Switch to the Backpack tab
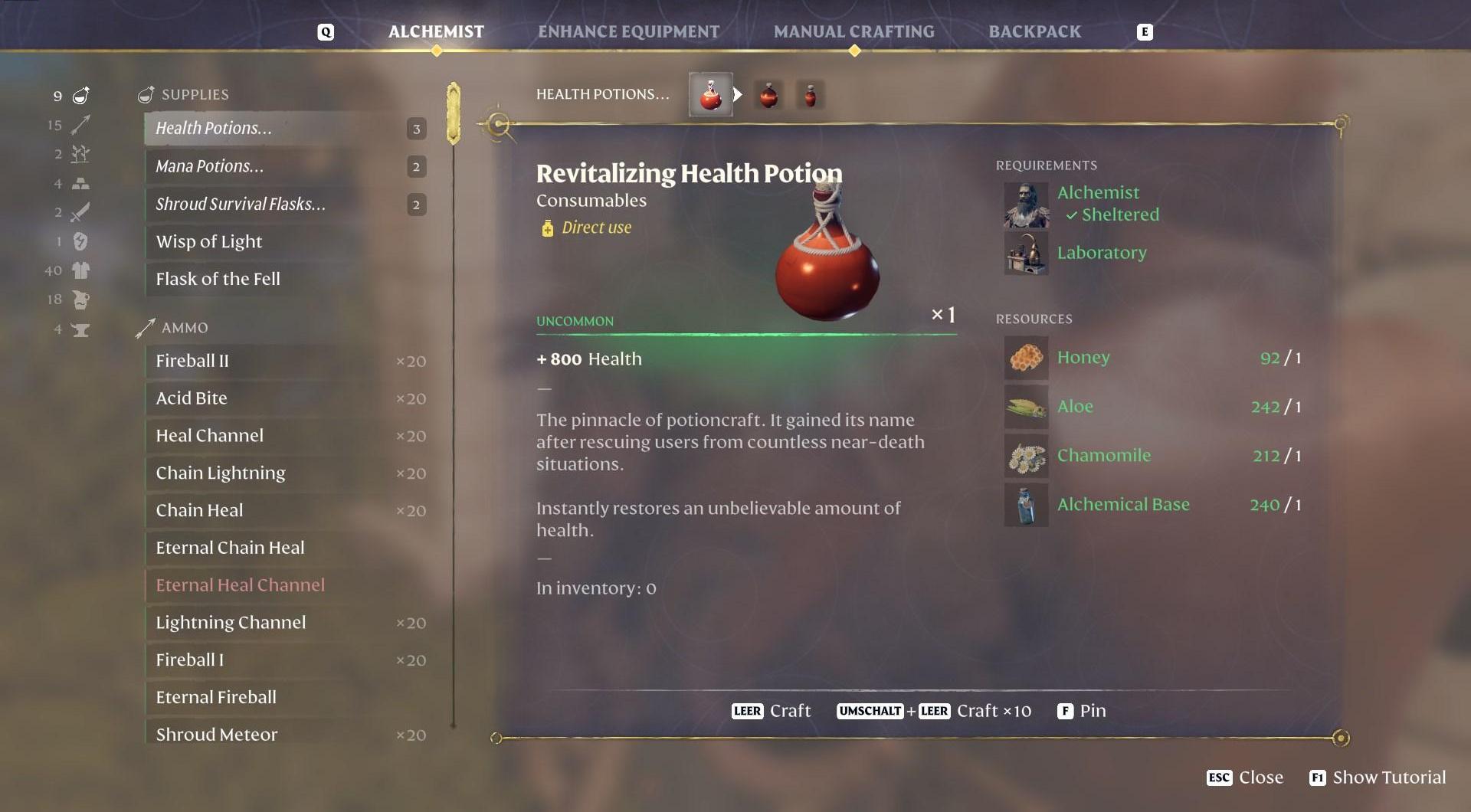Image resolution: width=1471 pixels, height=812 pixels. (x=1034, y=31)
